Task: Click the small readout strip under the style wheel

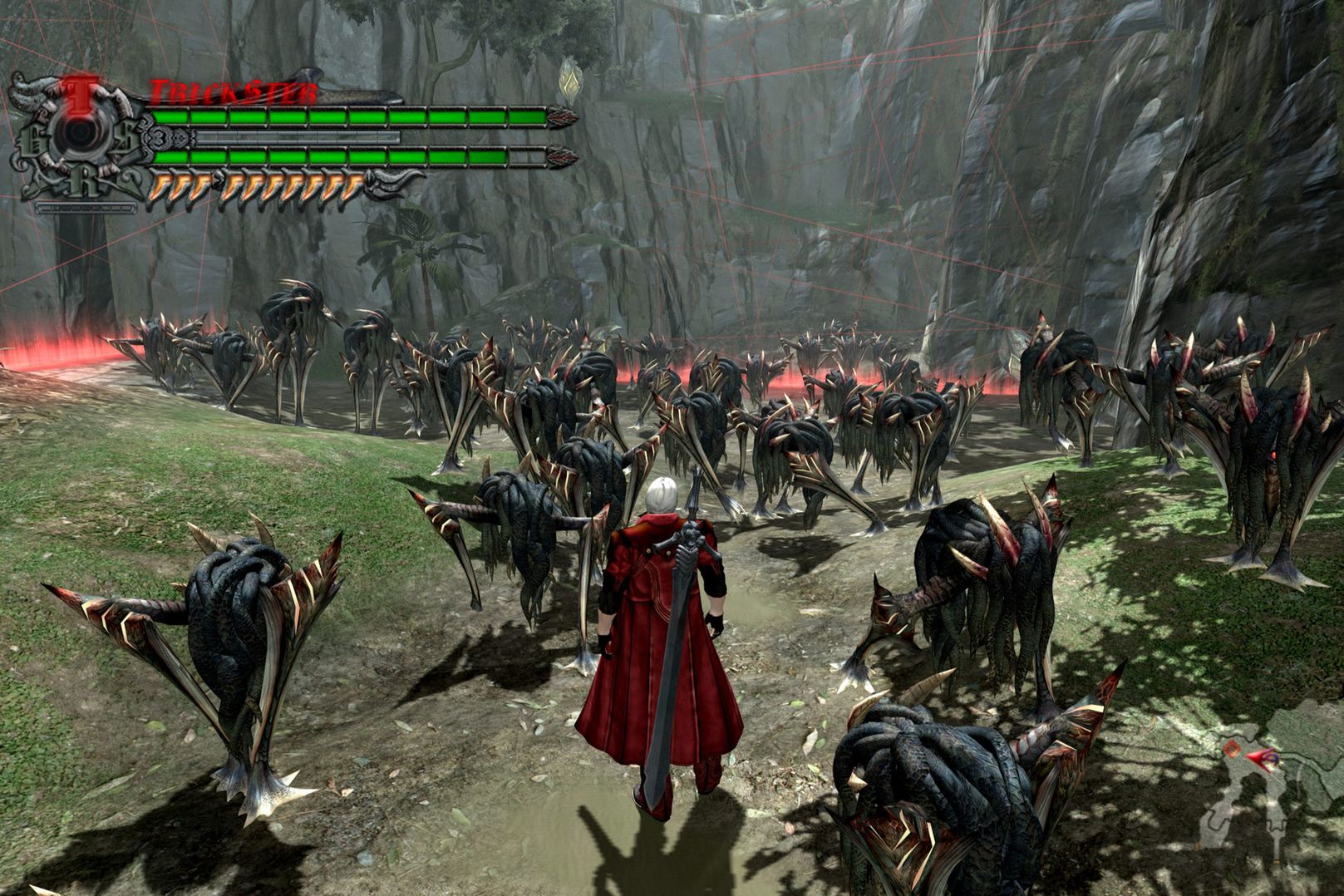Action: [x=86, y=208]
